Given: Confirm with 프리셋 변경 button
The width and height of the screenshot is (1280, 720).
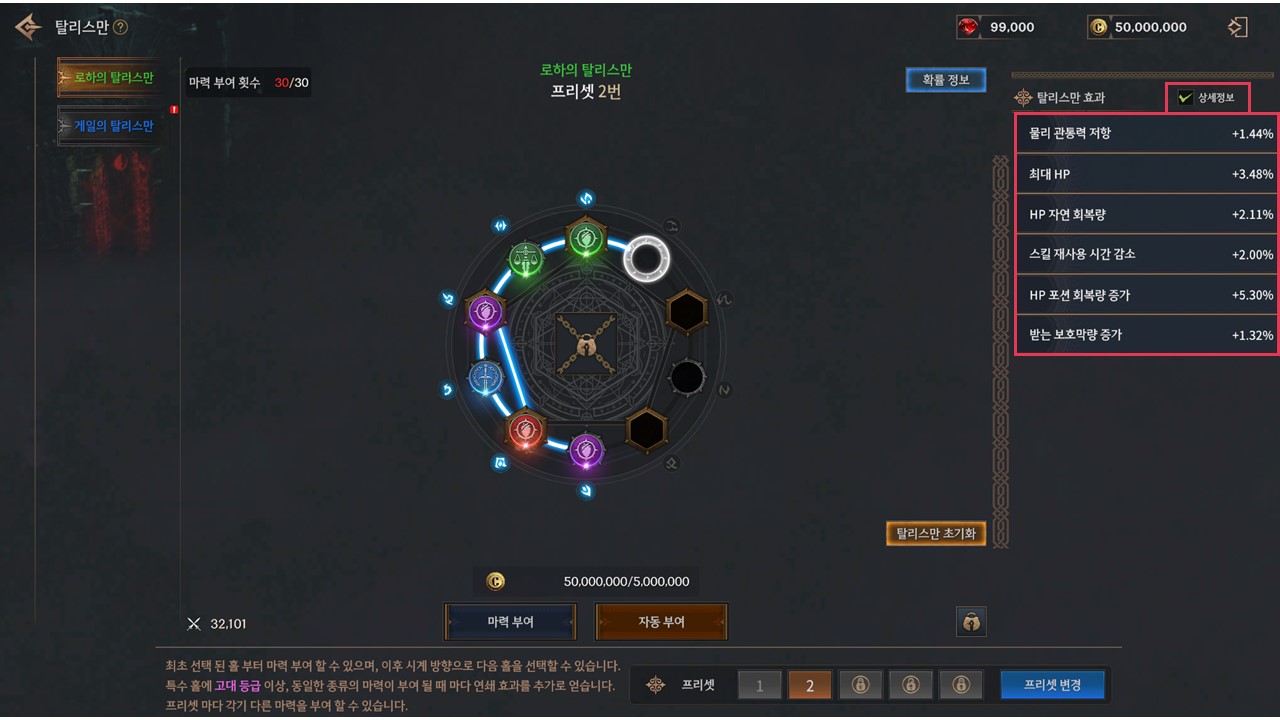Looking at the screenshot, I should [1054, 685].
